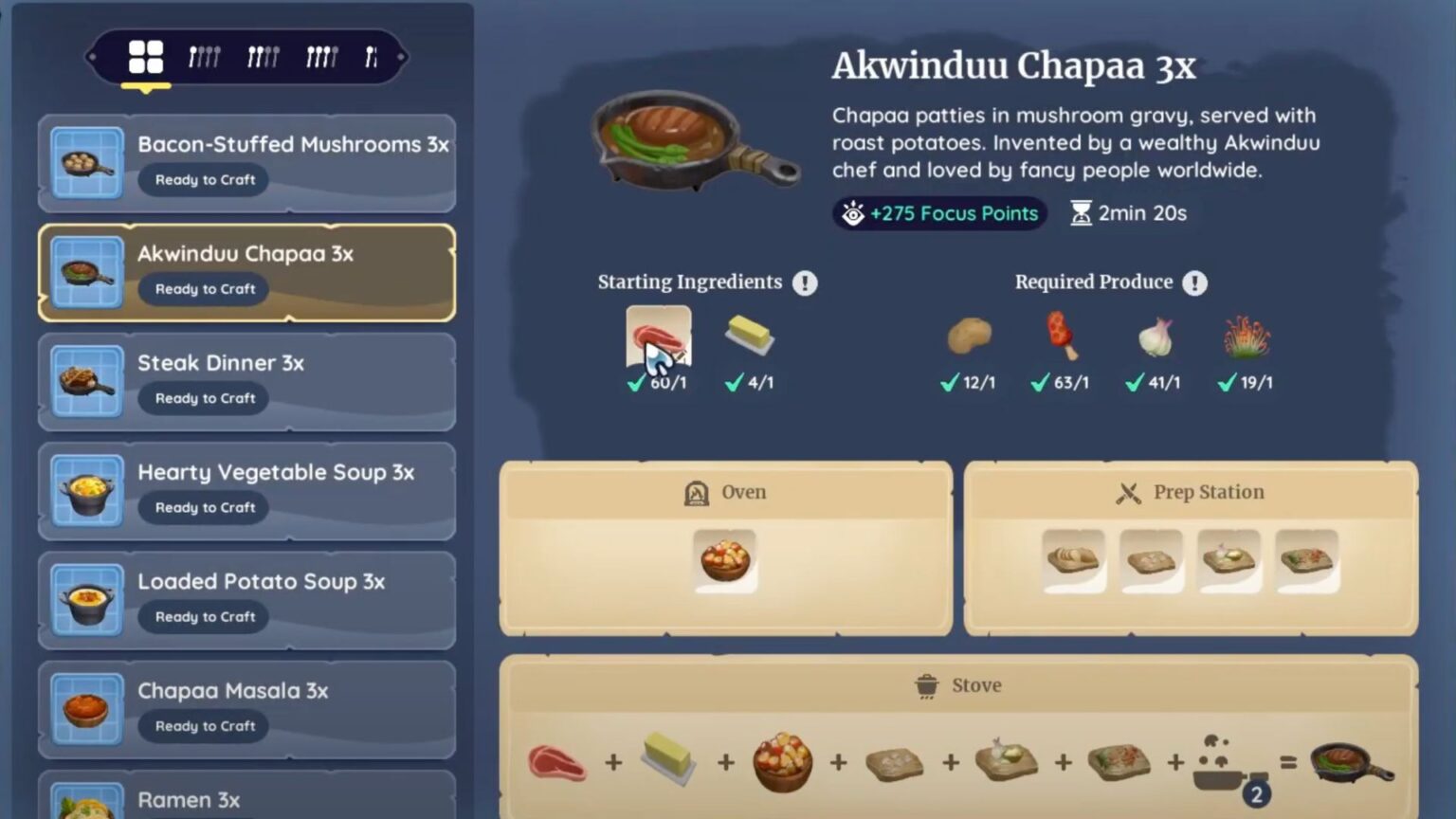Toggle the checkmark beside the 19/1 spice count
This screenshot has width=1456, height=819.
1228,383
